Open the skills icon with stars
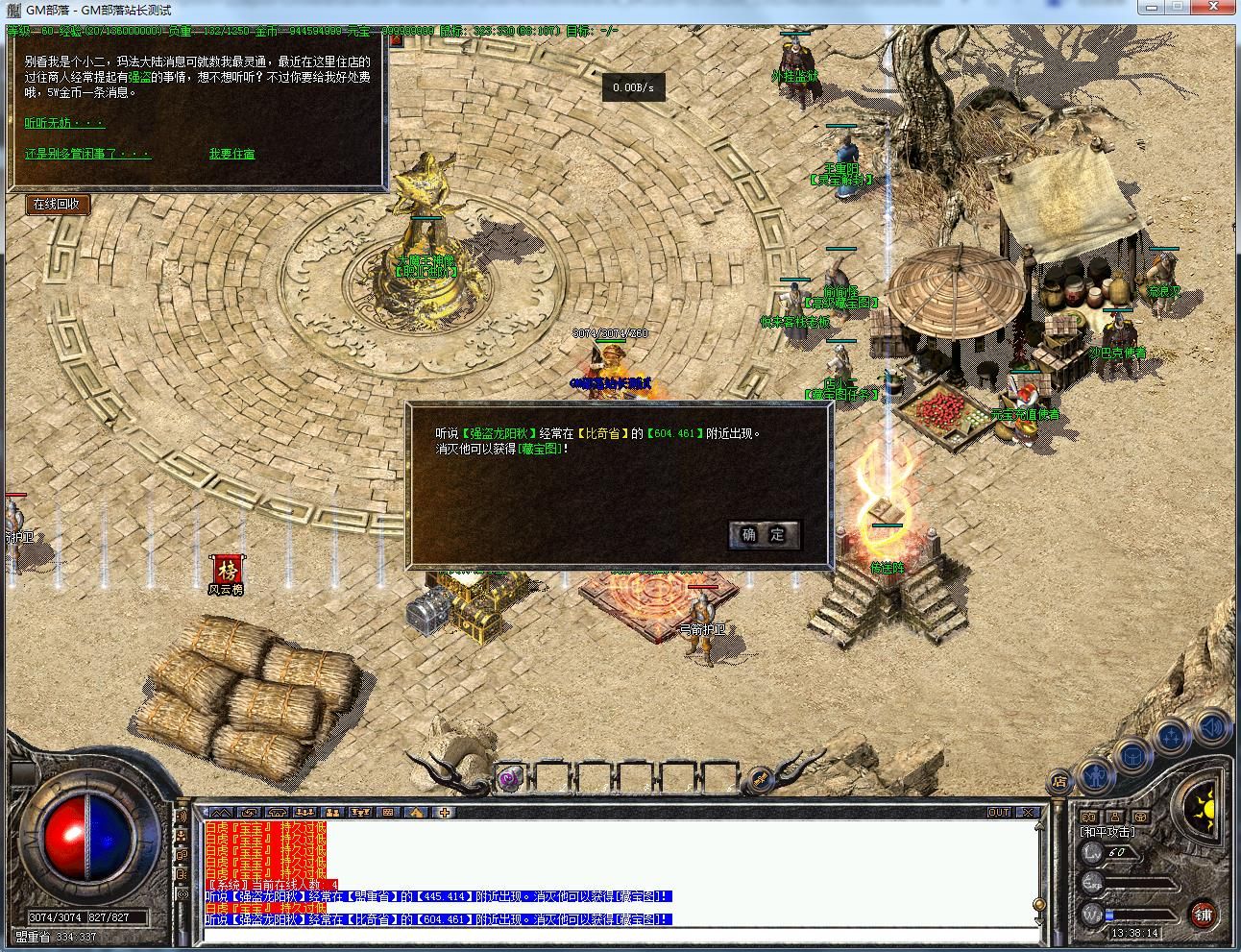 1170,735
